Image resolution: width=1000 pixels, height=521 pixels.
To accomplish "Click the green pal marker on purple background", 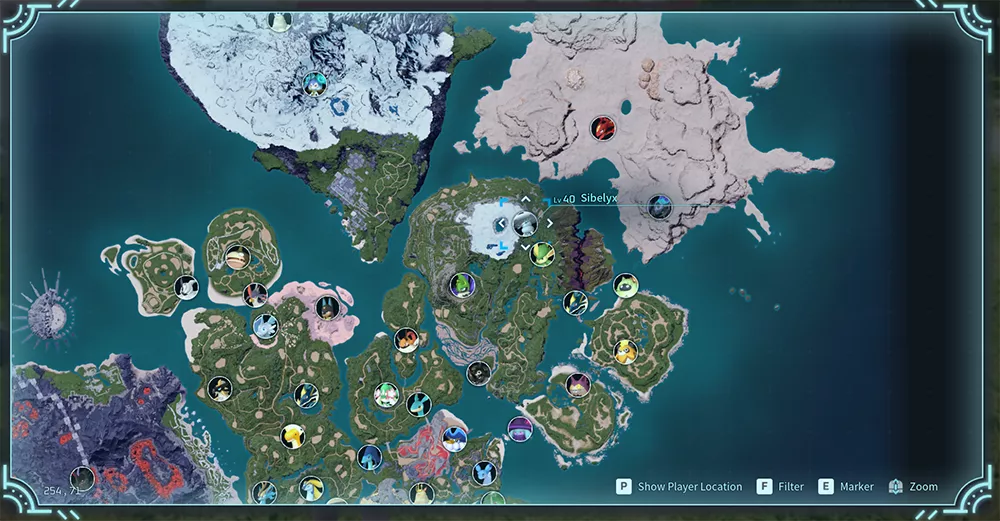I will [461, 285].
